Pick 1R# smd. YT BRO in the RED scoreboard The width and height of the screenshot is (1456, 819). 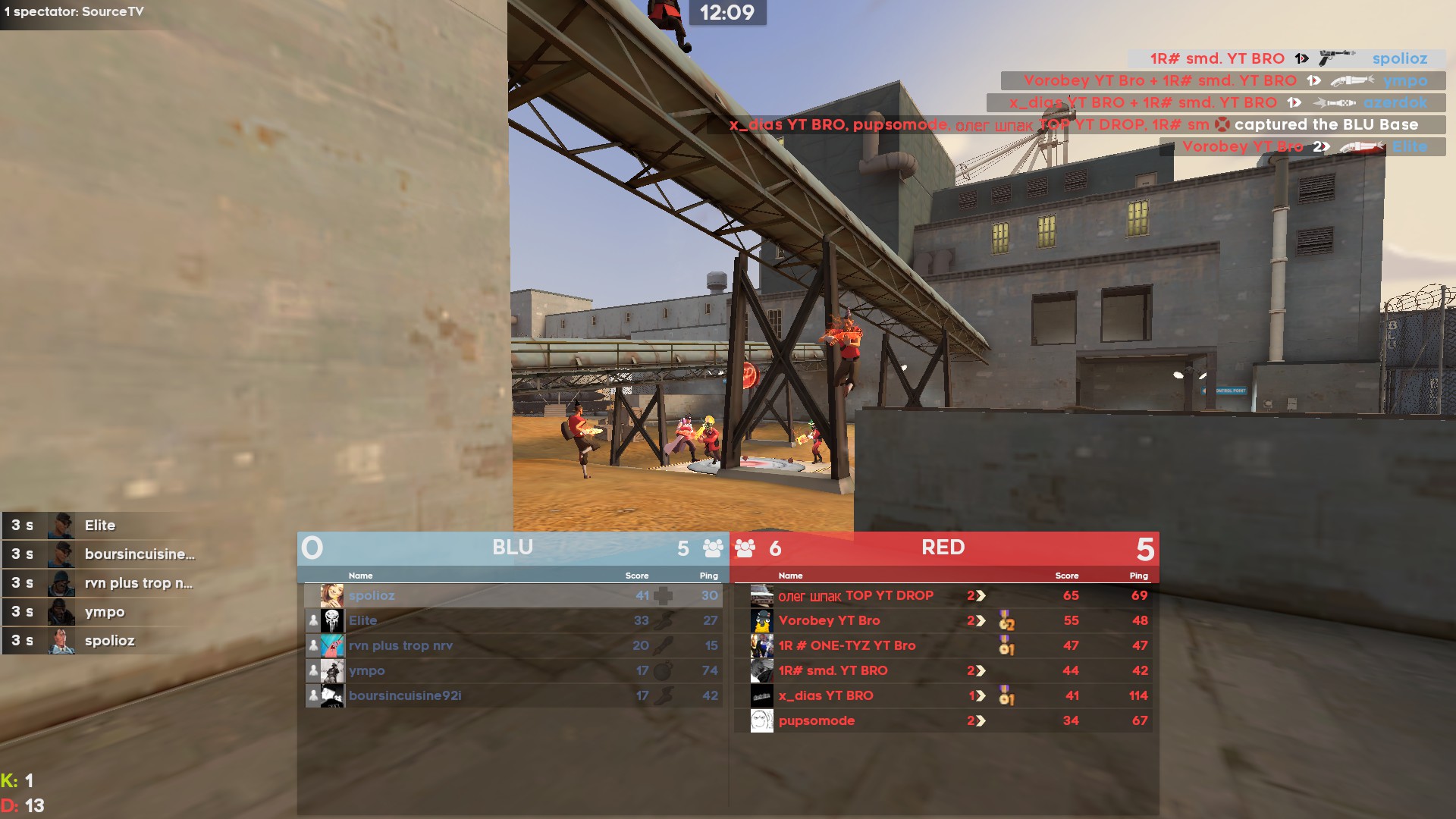pos(943,670)
